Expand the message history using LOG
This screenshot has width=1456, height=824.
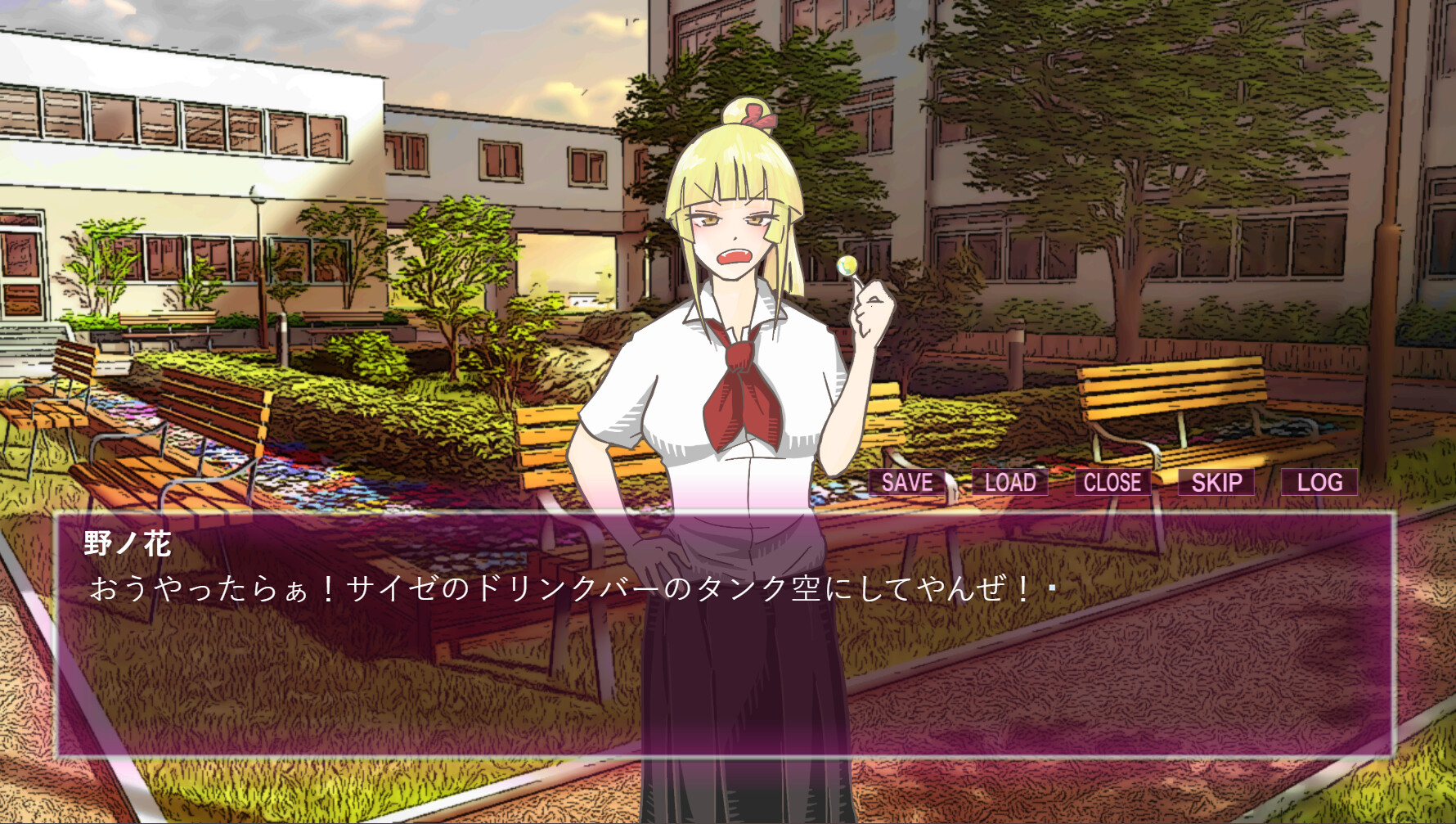[x=1319, y=483]
